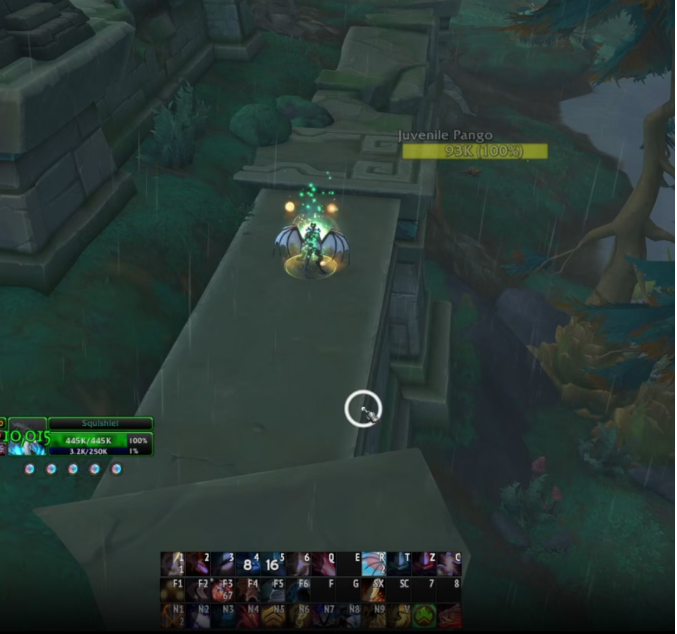This screenshot has width=677, height=634.
Task: Activate the wing ability in slot R
Action: pos(373,563)
